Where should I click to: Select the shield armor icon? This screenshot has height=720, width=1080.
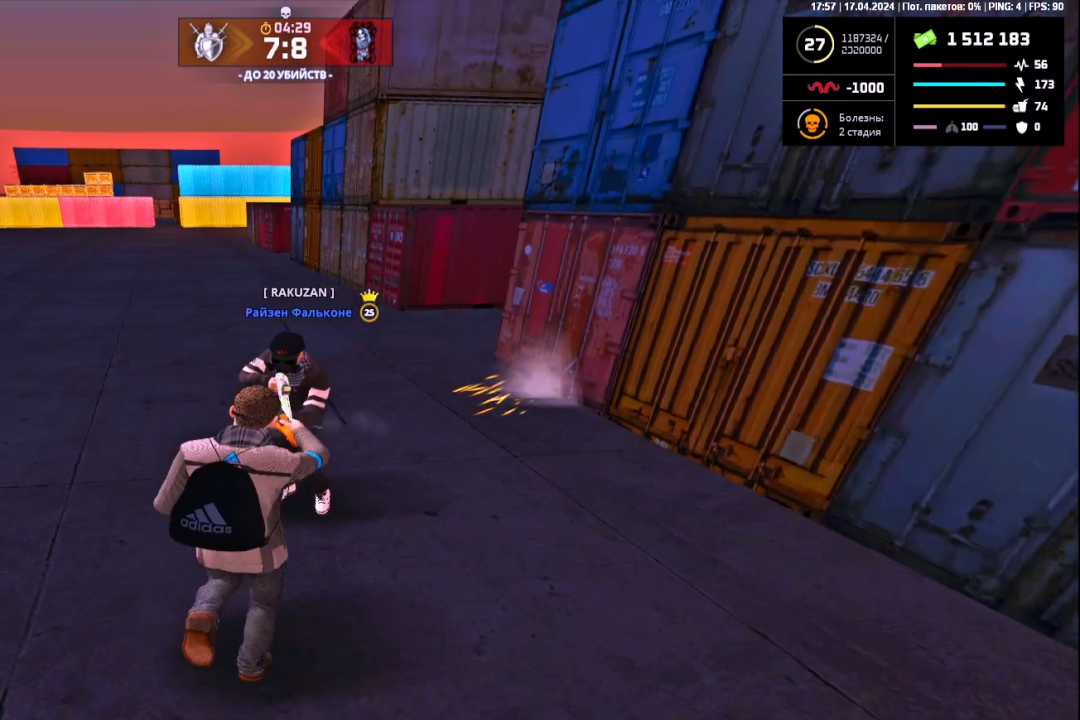(1021, 127)
